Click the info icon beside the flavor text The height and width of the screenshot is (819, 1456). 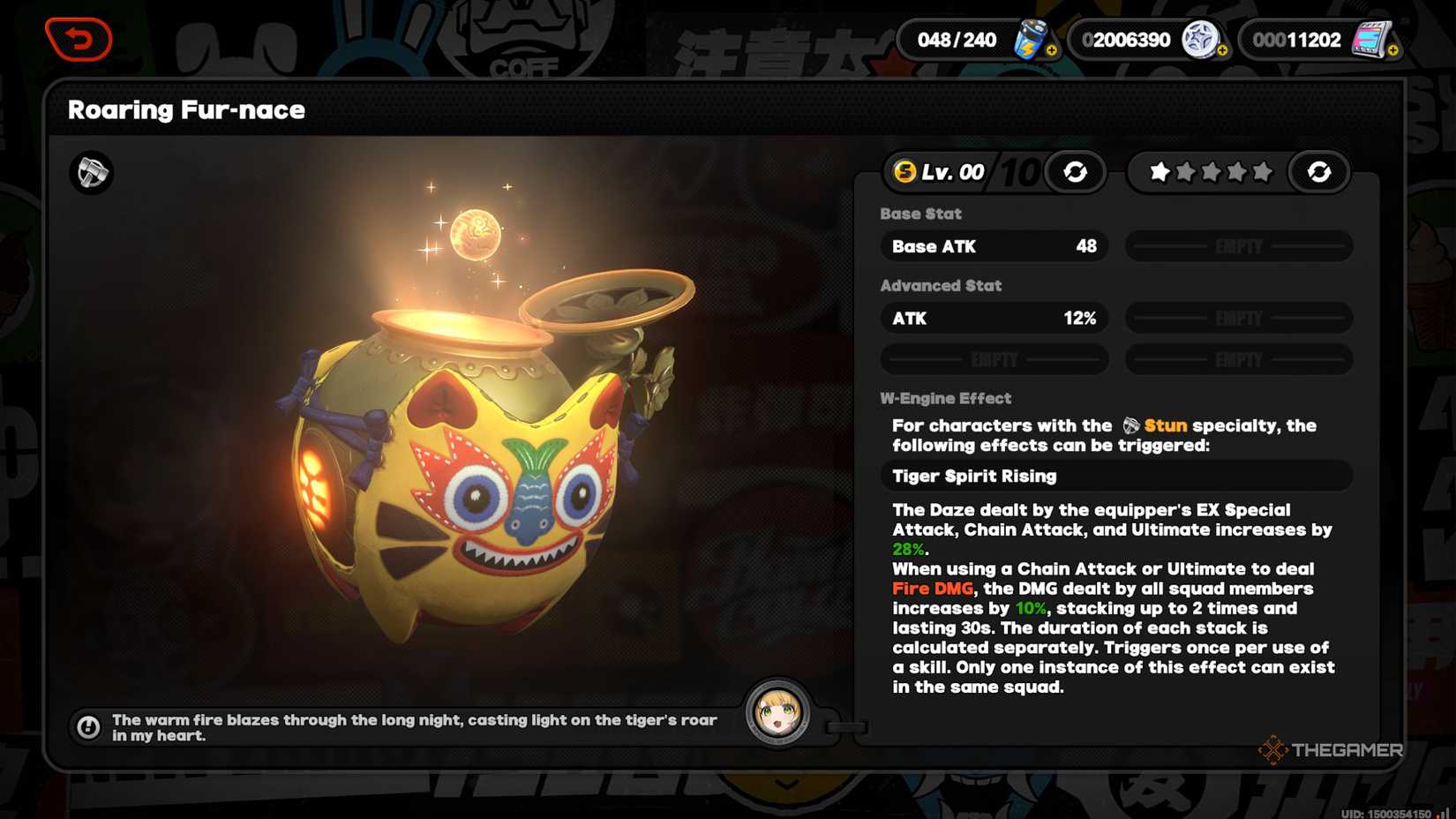(x=88, y=727)
